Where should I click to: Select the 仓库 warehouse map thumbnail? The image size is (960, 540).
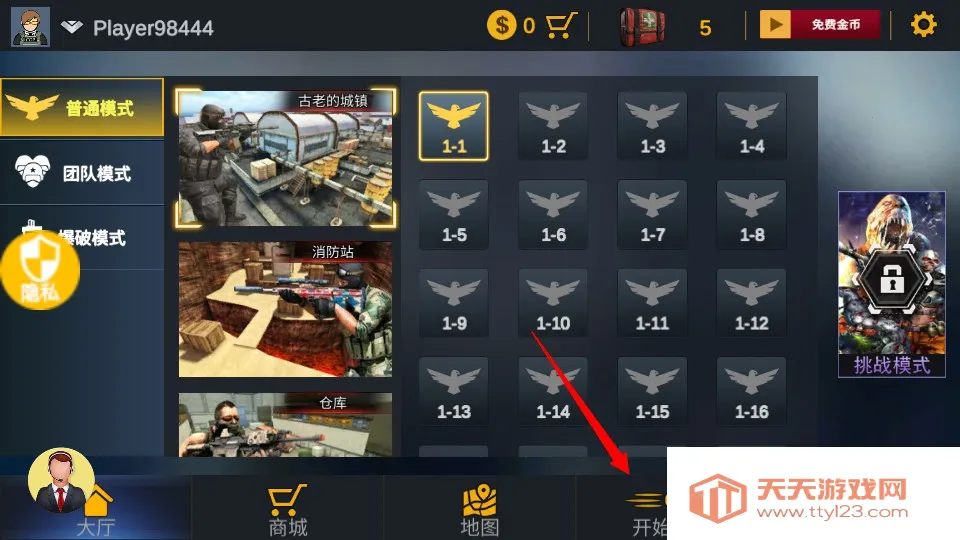286,425
